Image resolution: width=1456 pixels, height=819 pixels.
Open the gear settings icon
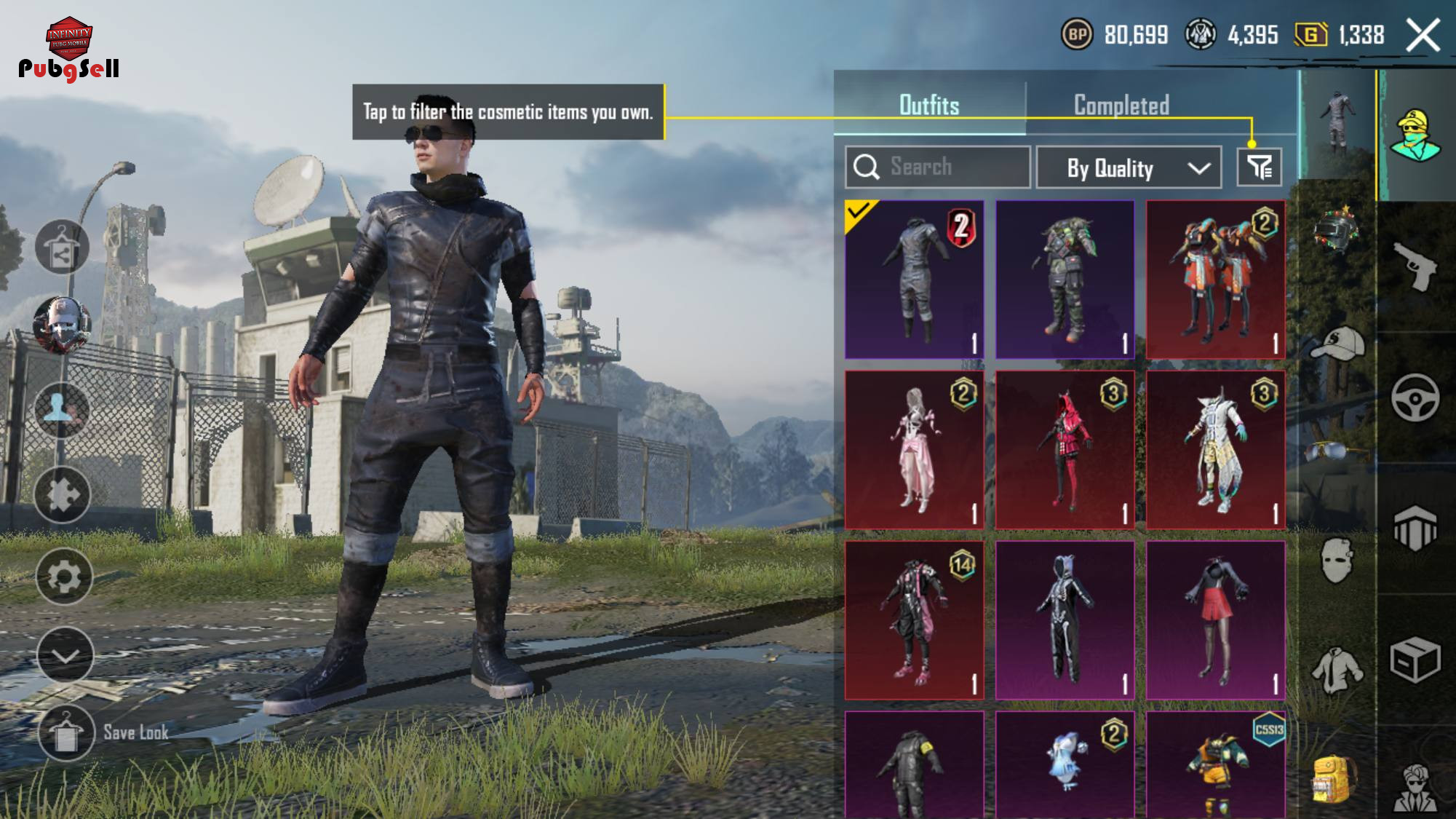pos(64,577)
